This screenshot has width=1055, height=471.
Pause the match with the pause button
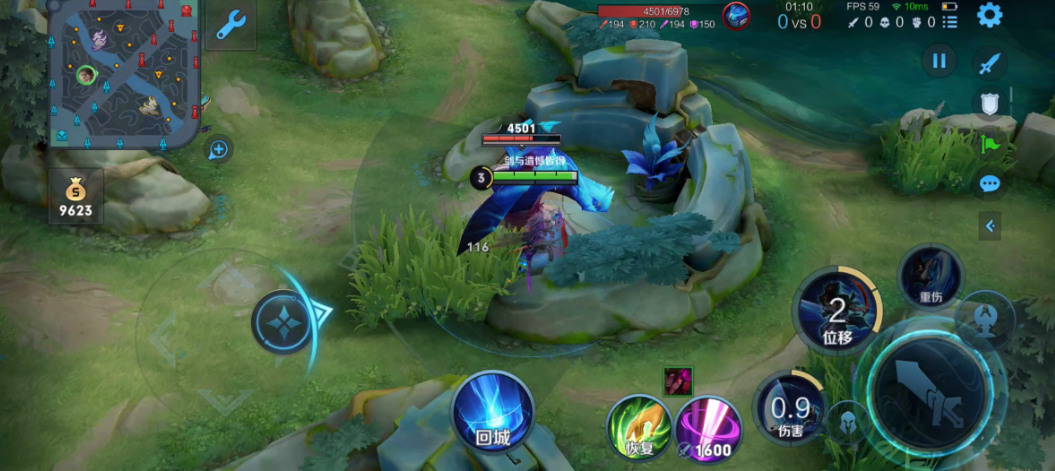938,61
